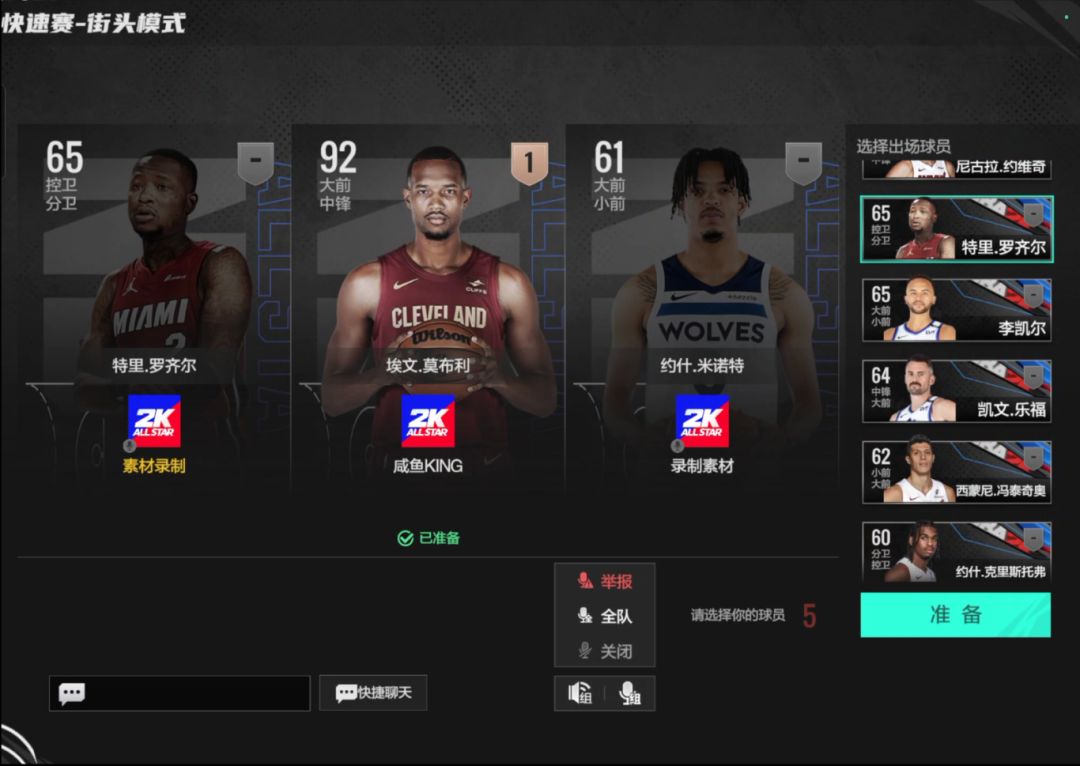
Task: Choose 关闭 to turn off voice
Action: [605, 651]
